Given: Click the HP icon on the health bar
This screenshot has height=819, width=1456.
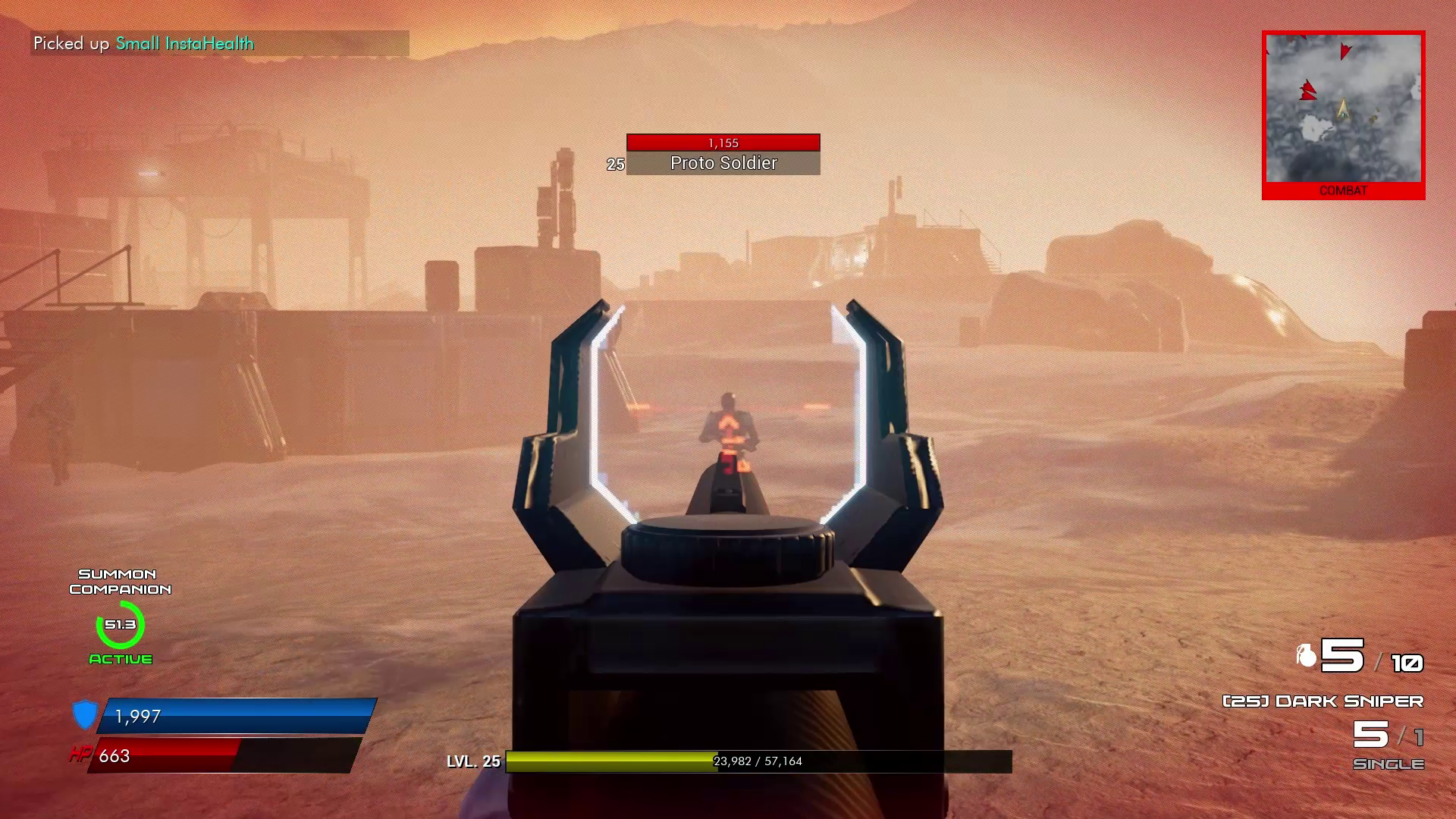Looking at the screenshot, I should (80, 755).
